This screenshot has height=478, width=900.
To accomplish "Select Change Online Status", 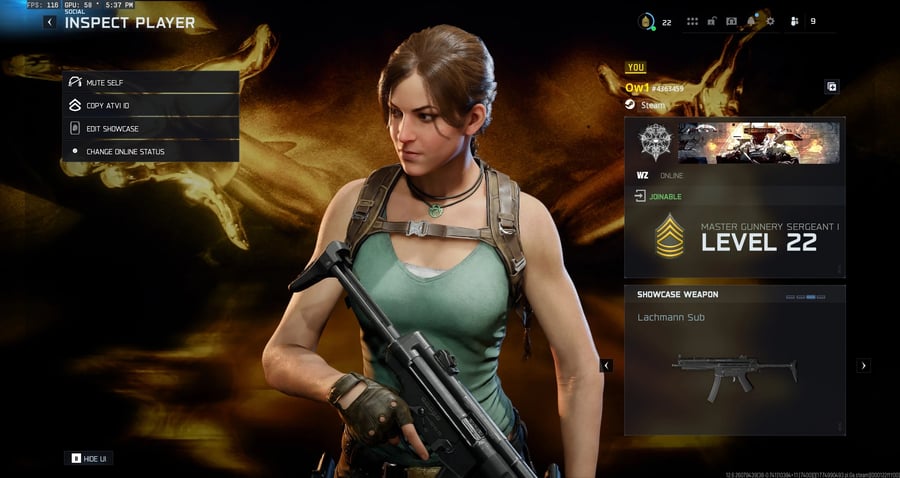I will click(151, 151).
